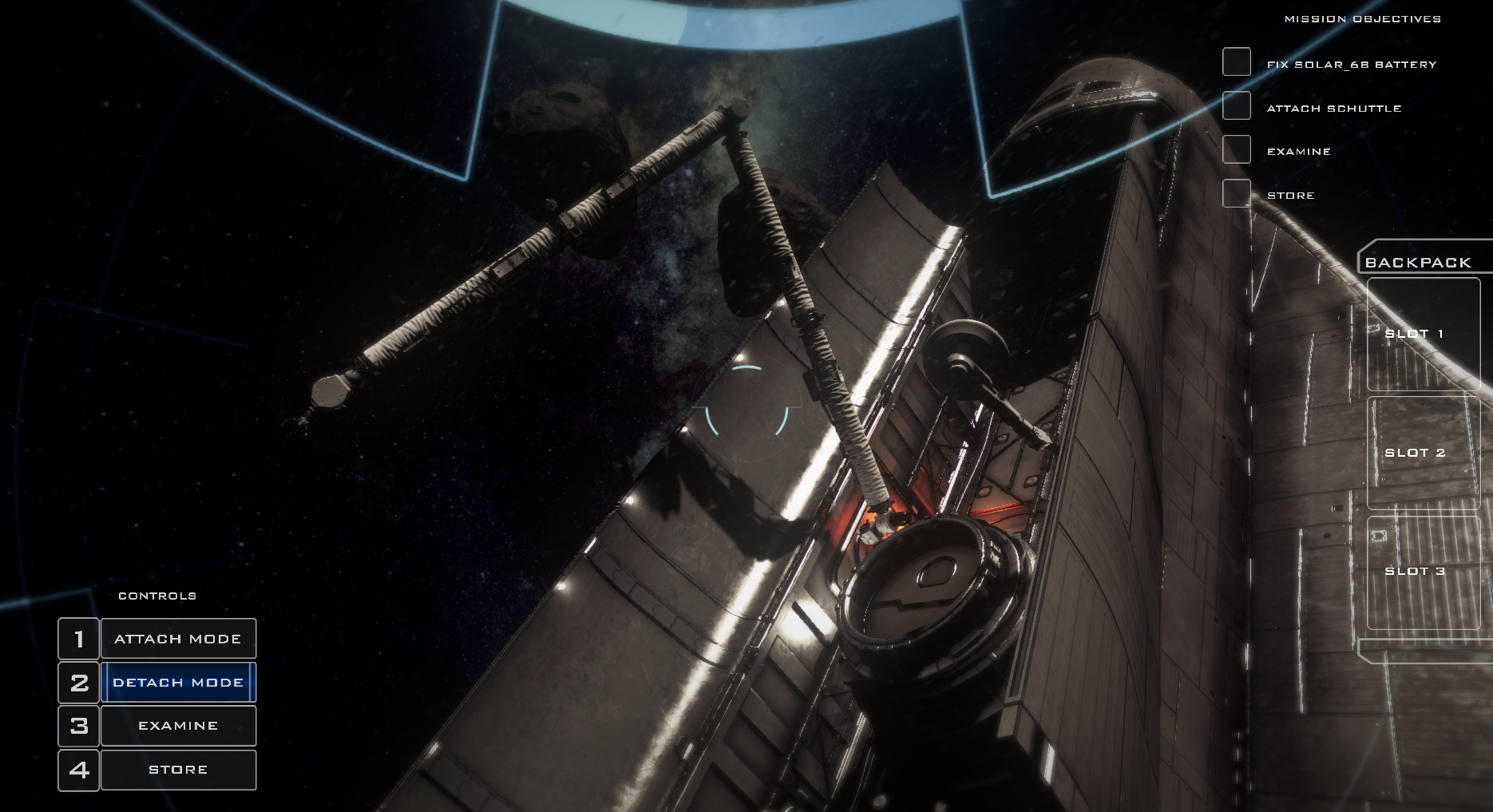Check the Store objective box
1493x812 pixels.
(x=1236, y=192)
